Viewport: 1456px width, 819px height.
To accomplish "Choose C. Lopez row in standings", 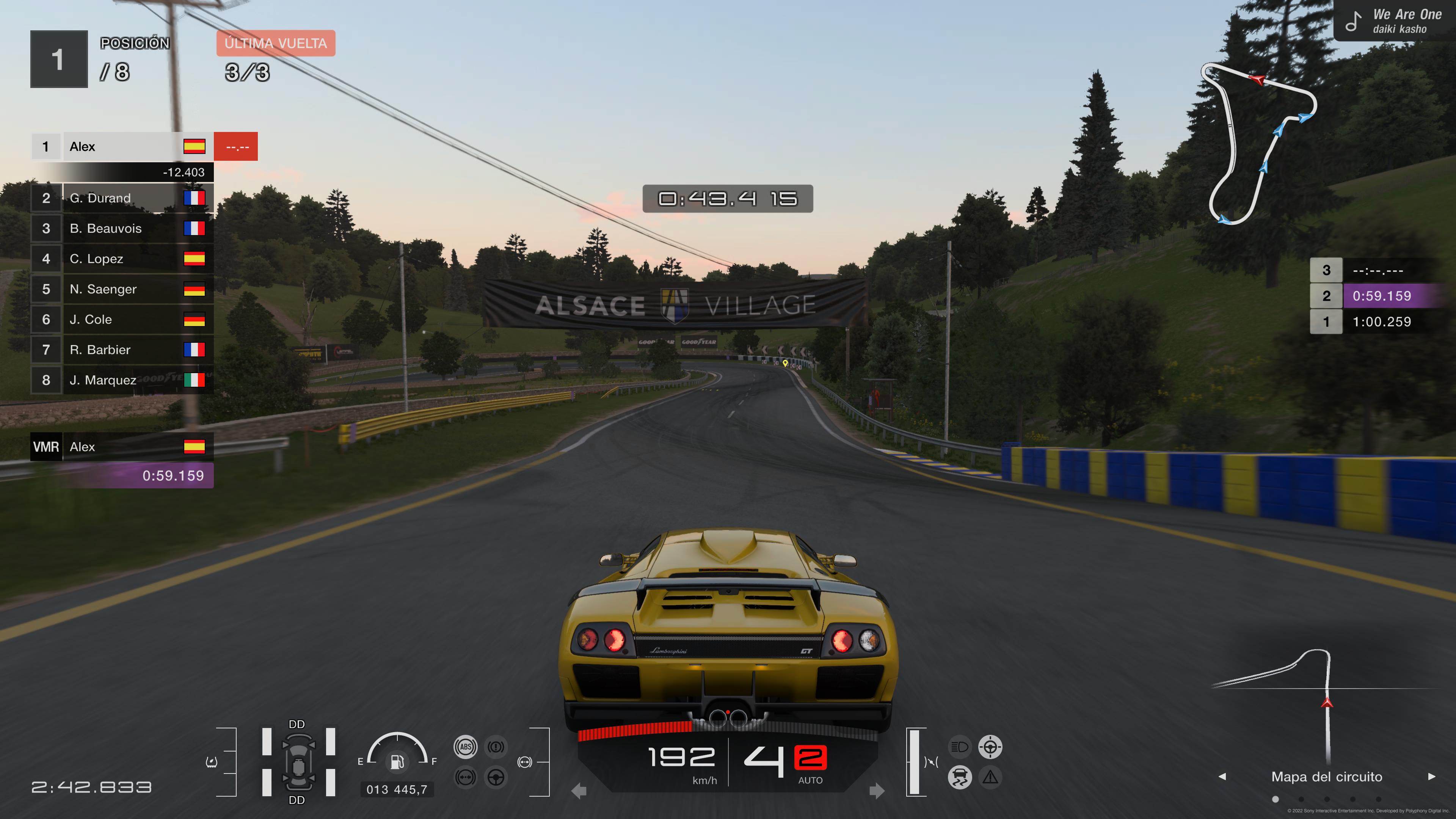I will 121,259.
